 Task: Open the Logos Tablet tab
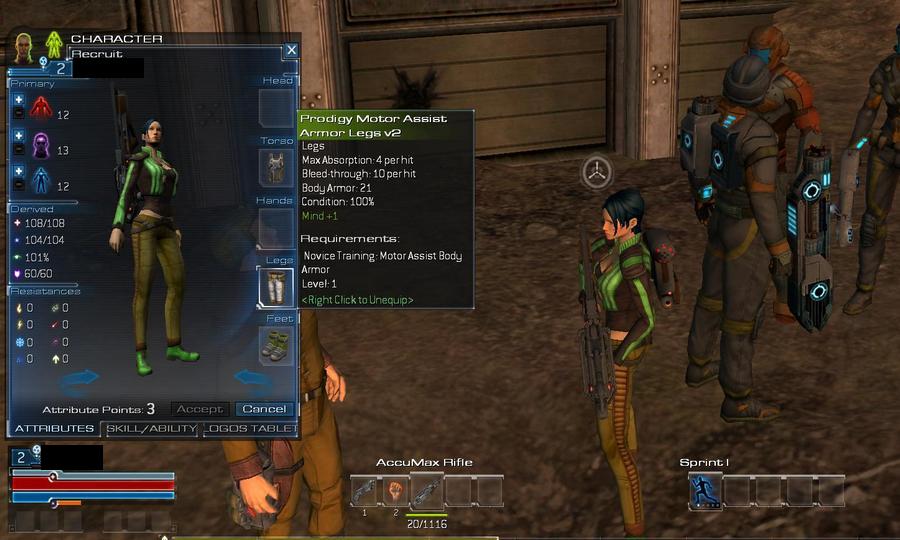[x=250, y=429]
